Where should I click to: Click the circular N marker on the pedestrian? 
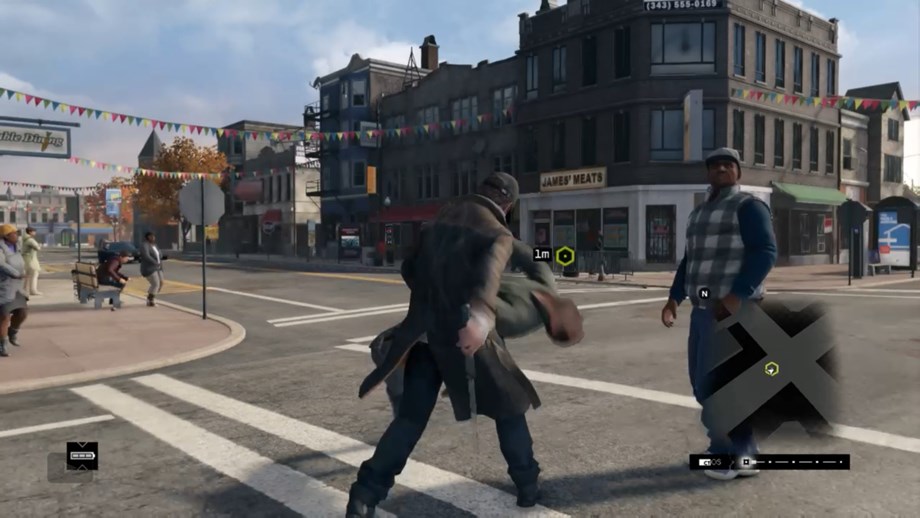(704, 293)
